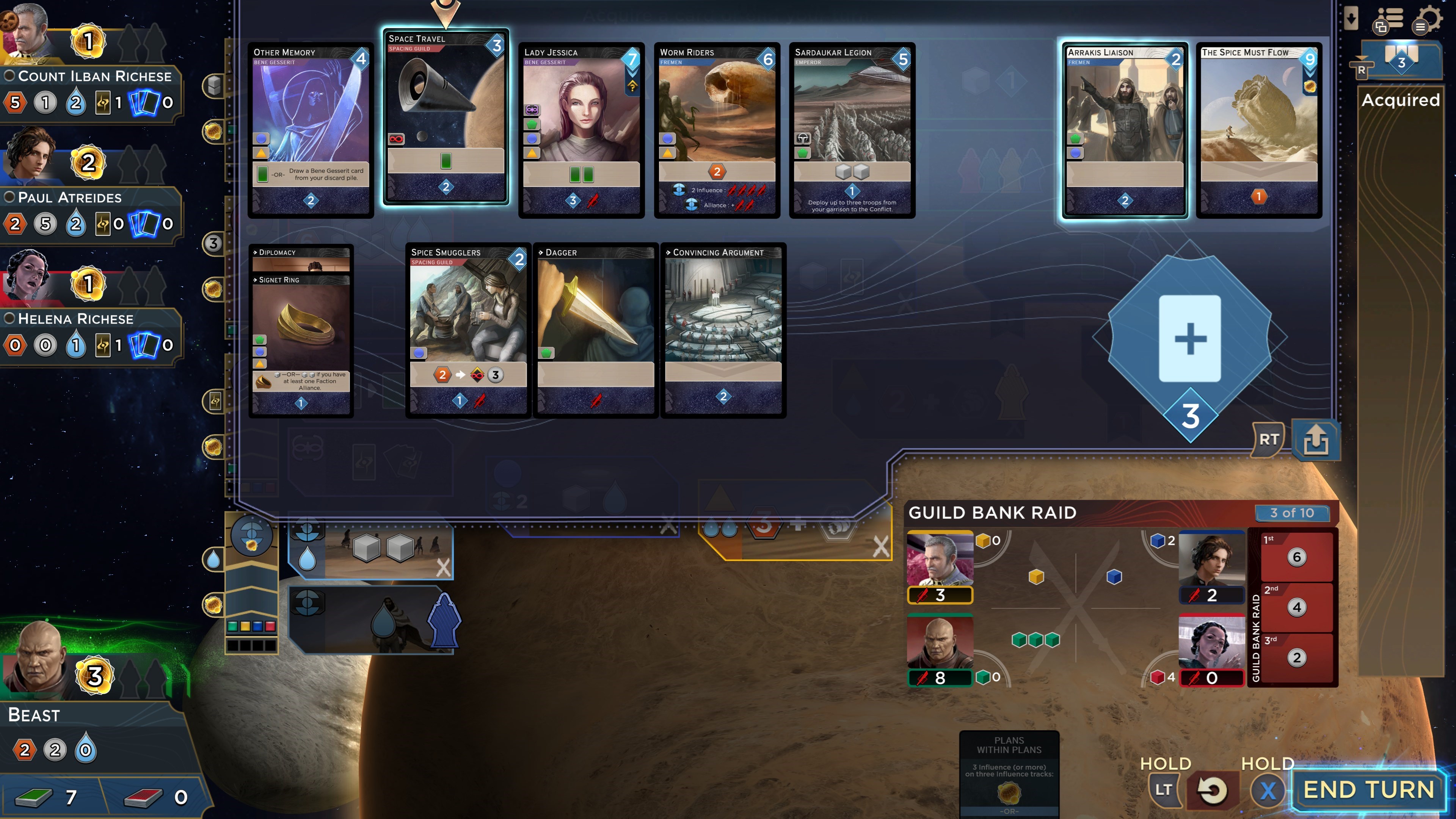Viewport: 1456px width, 819px height.
Task: View Paul Atreides player panel
Action: click(69, 197)
